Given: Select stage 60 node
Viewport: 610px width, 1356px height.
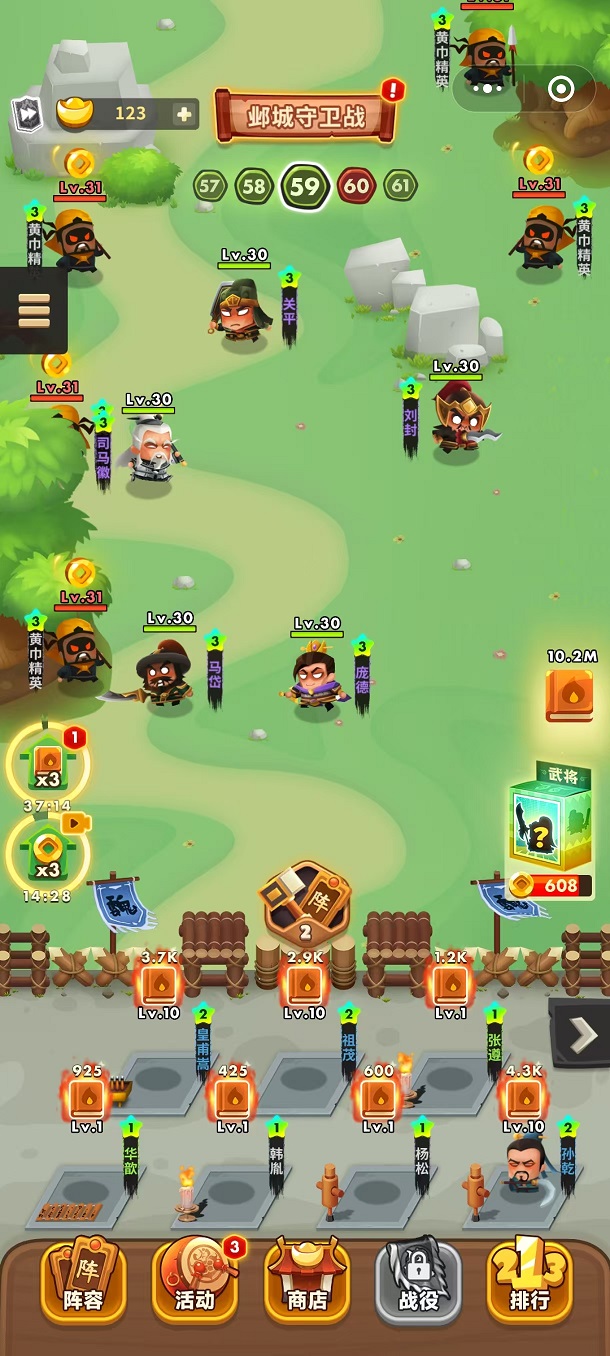Looking at the screenshot, I should (x=356, y=186).
